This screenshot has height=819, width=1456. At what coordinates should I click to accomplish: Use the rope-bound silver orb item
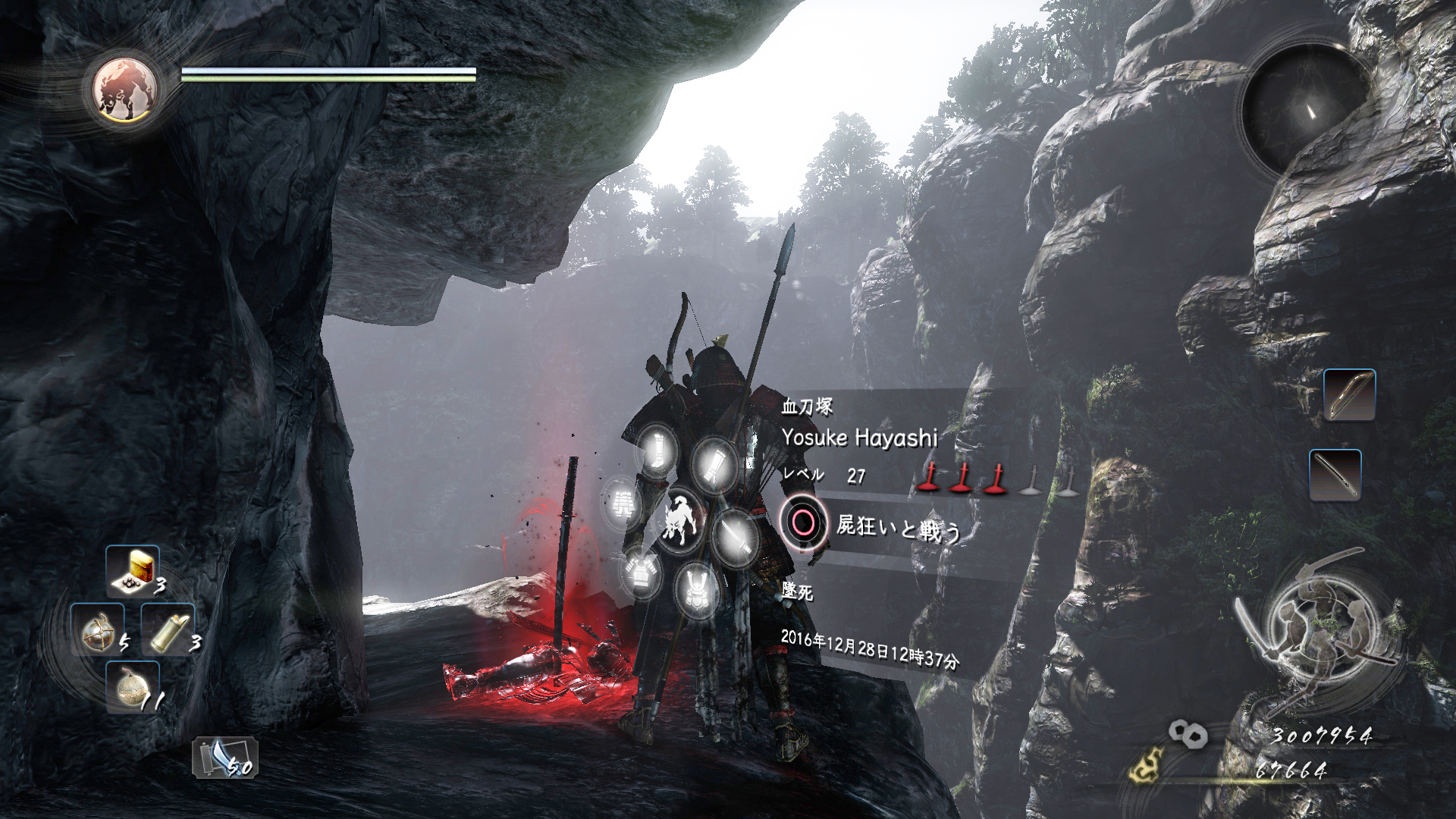point(97,629)
